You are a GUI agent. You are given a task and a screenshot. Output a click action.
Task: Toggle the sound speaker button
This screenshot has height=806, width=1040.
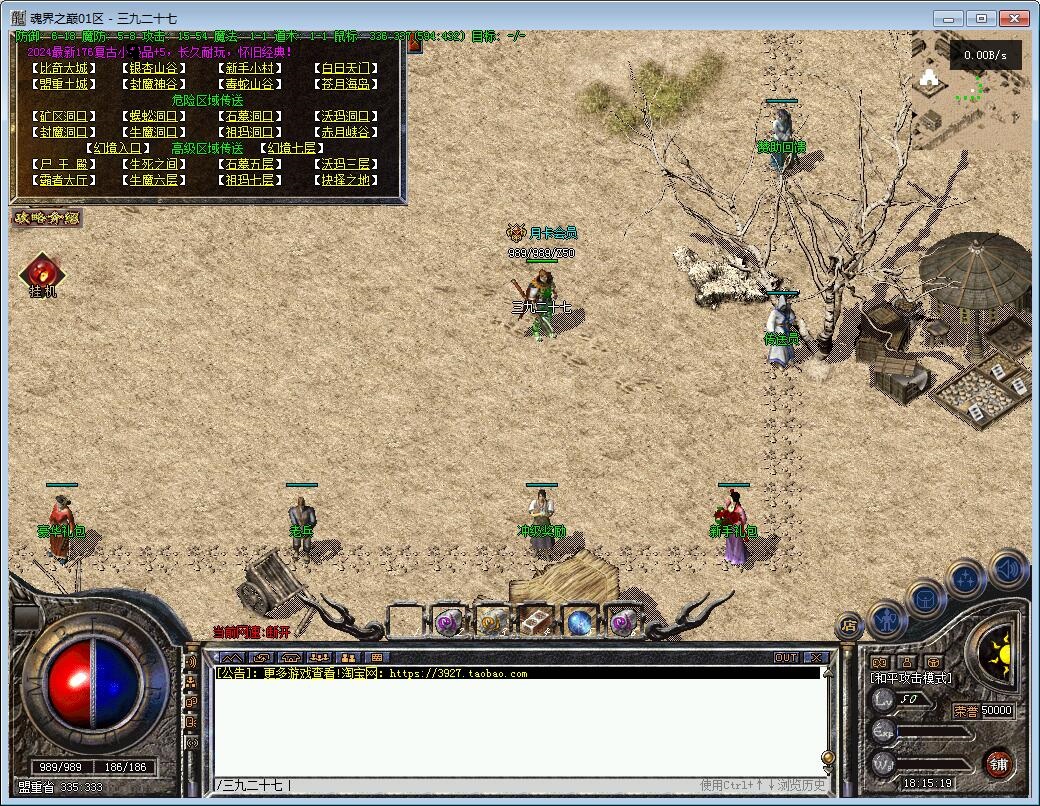tap(1008, 568)
